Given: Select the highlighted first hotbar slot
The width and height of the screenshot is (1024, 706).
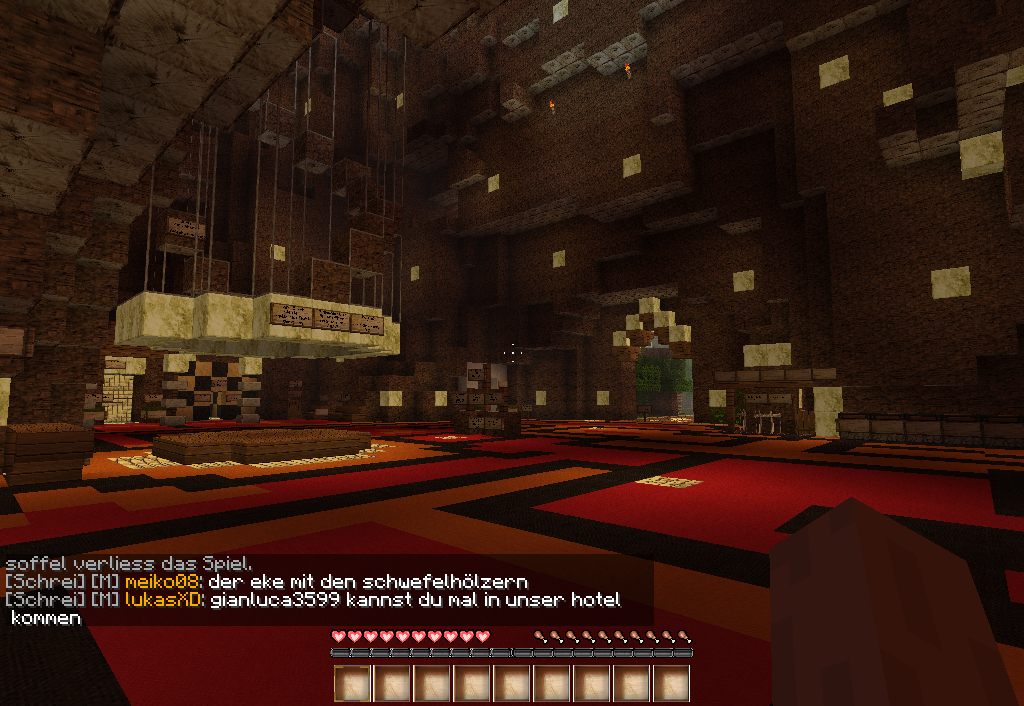Looking at the screenshot, I should pyautogui.click(x=352, y=684).
